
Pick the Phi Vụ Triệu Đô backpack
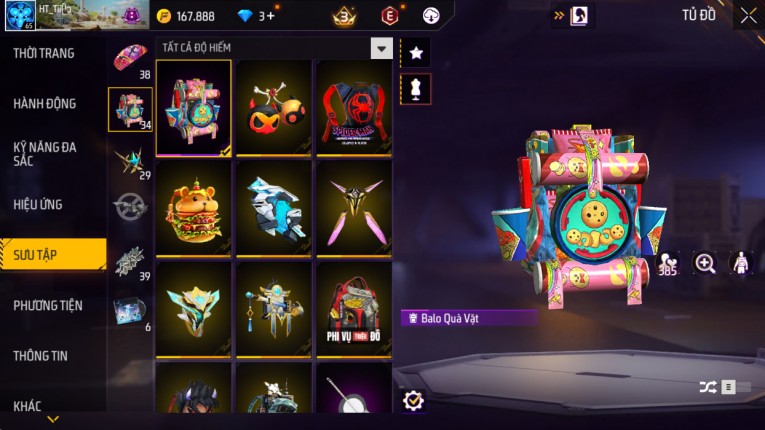click(354, 308)
